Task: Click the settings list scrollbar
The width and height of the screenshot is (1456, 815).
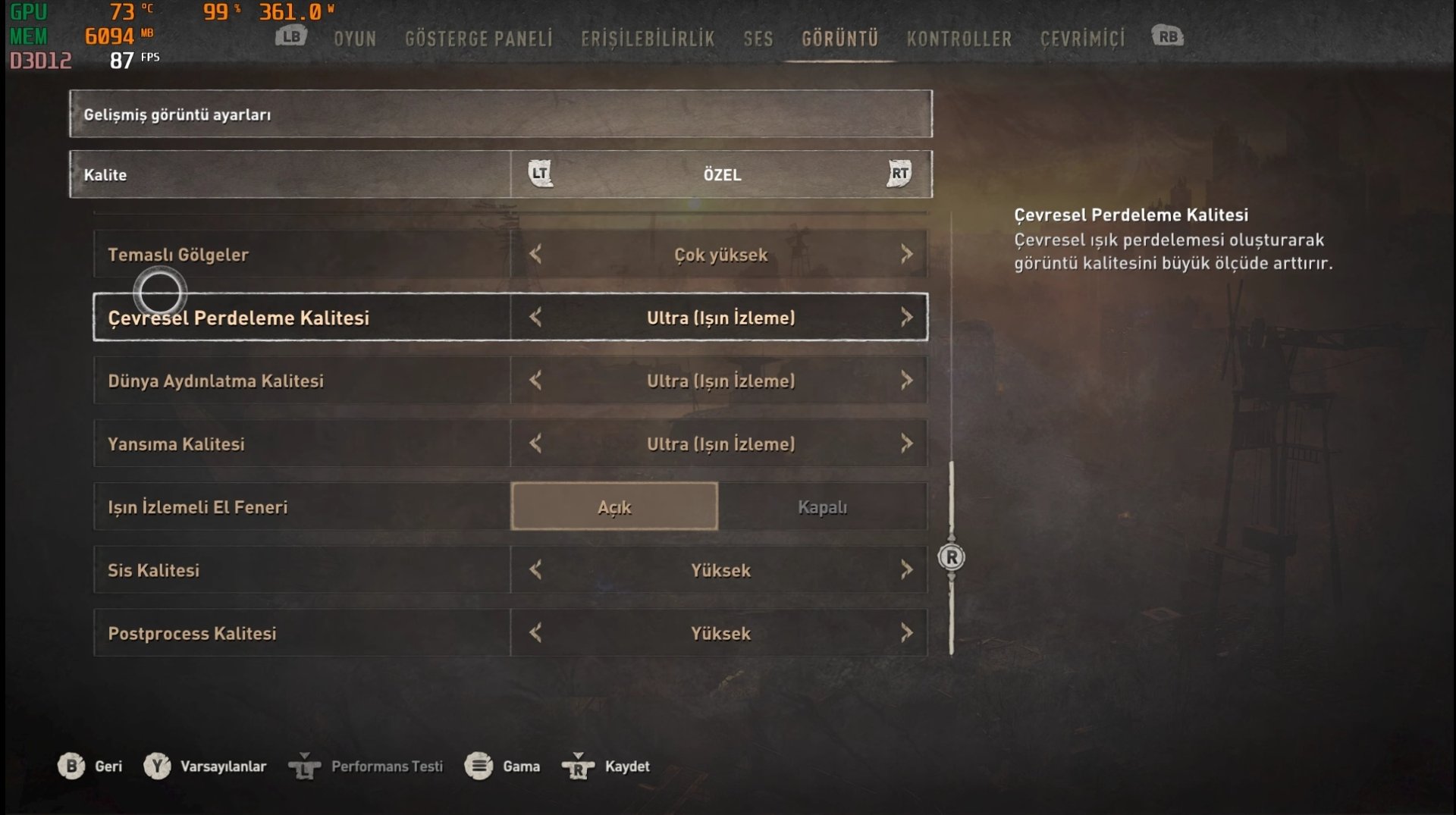Action: click(951, 557)
